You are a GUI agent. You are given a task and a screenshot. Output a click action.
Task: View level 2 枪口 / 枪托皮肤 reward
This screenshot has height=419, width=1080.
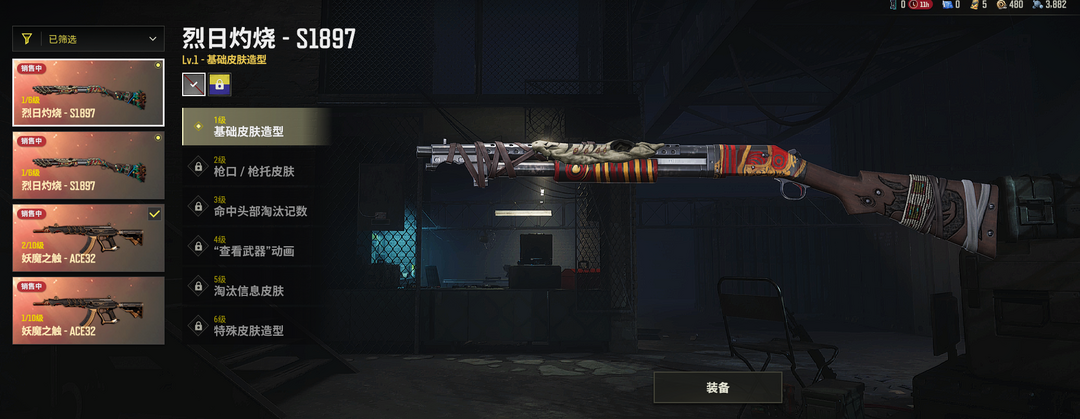[256, 166]
